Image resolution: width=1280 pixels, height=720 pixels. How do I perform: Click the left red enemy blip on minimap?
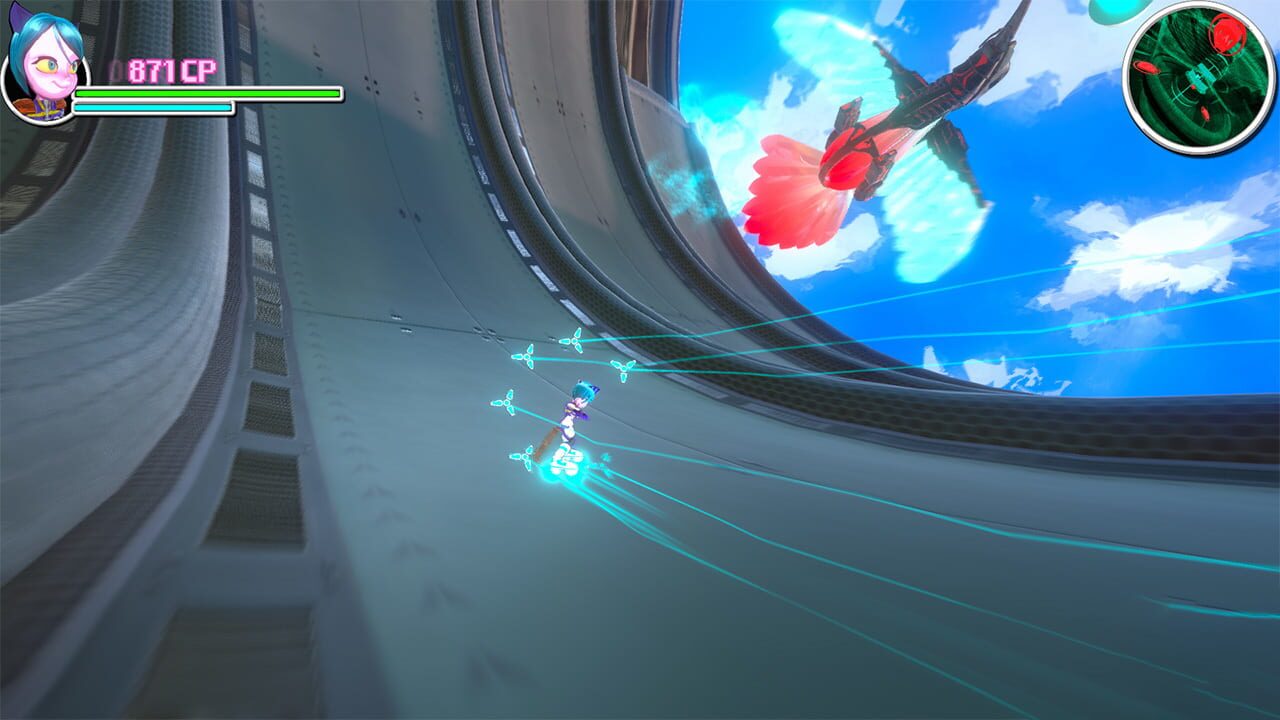click(1146, 68)
